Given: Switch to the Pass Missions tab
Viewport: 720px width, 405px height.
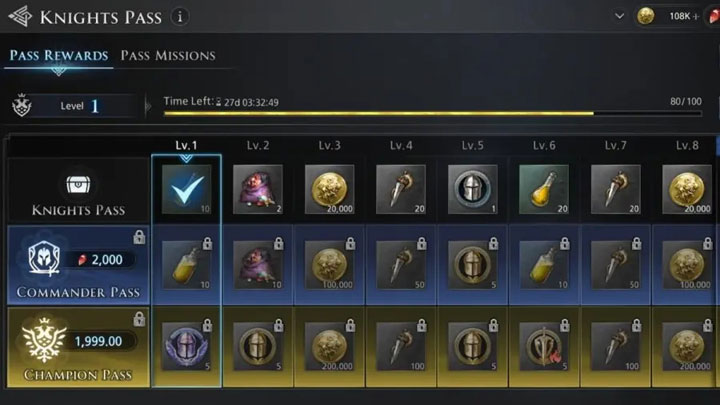Looking at the screenshot, I should click(x=168, y=56).
